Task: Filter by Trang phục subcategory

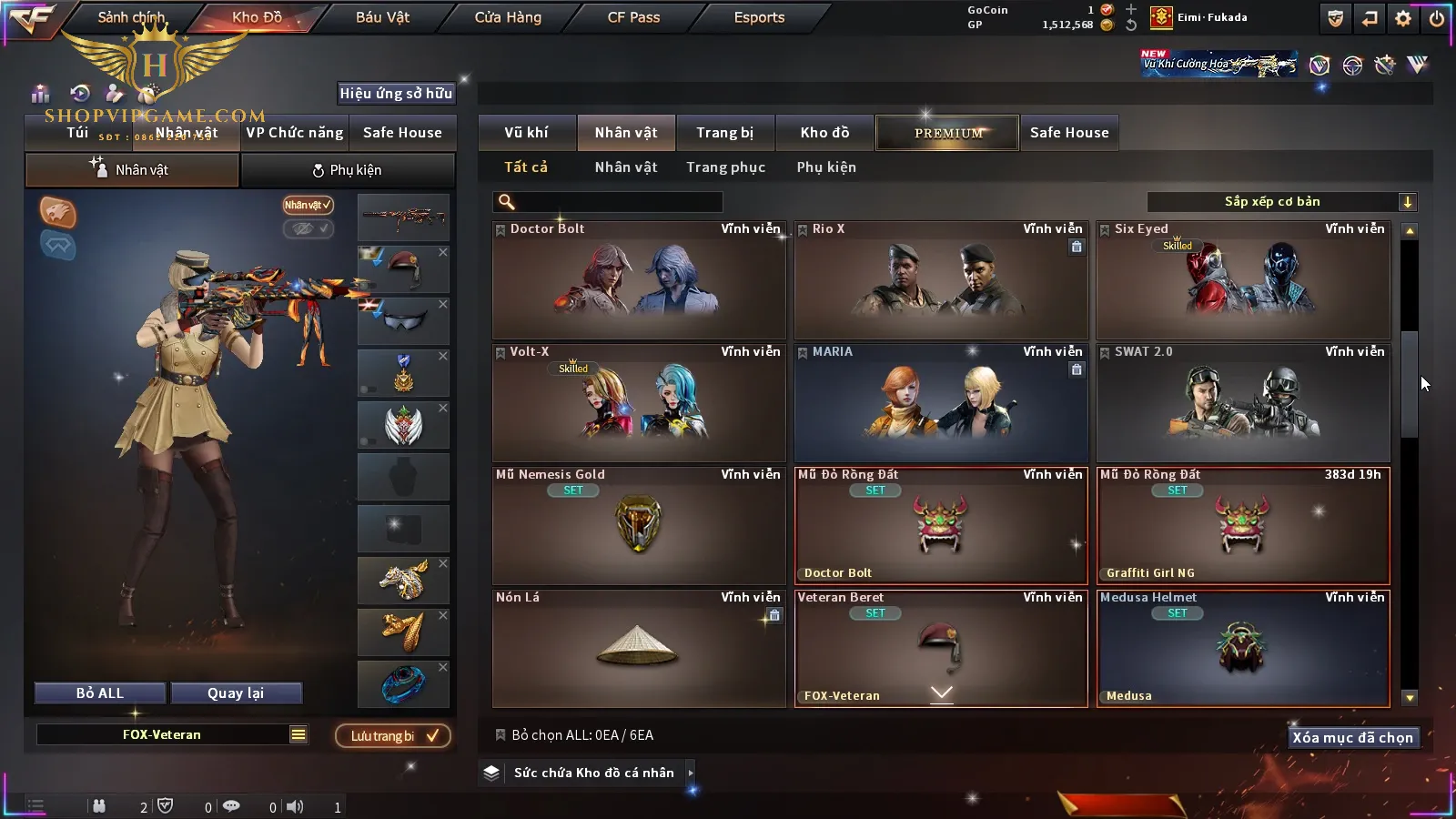Action: [x=725, y=167]
